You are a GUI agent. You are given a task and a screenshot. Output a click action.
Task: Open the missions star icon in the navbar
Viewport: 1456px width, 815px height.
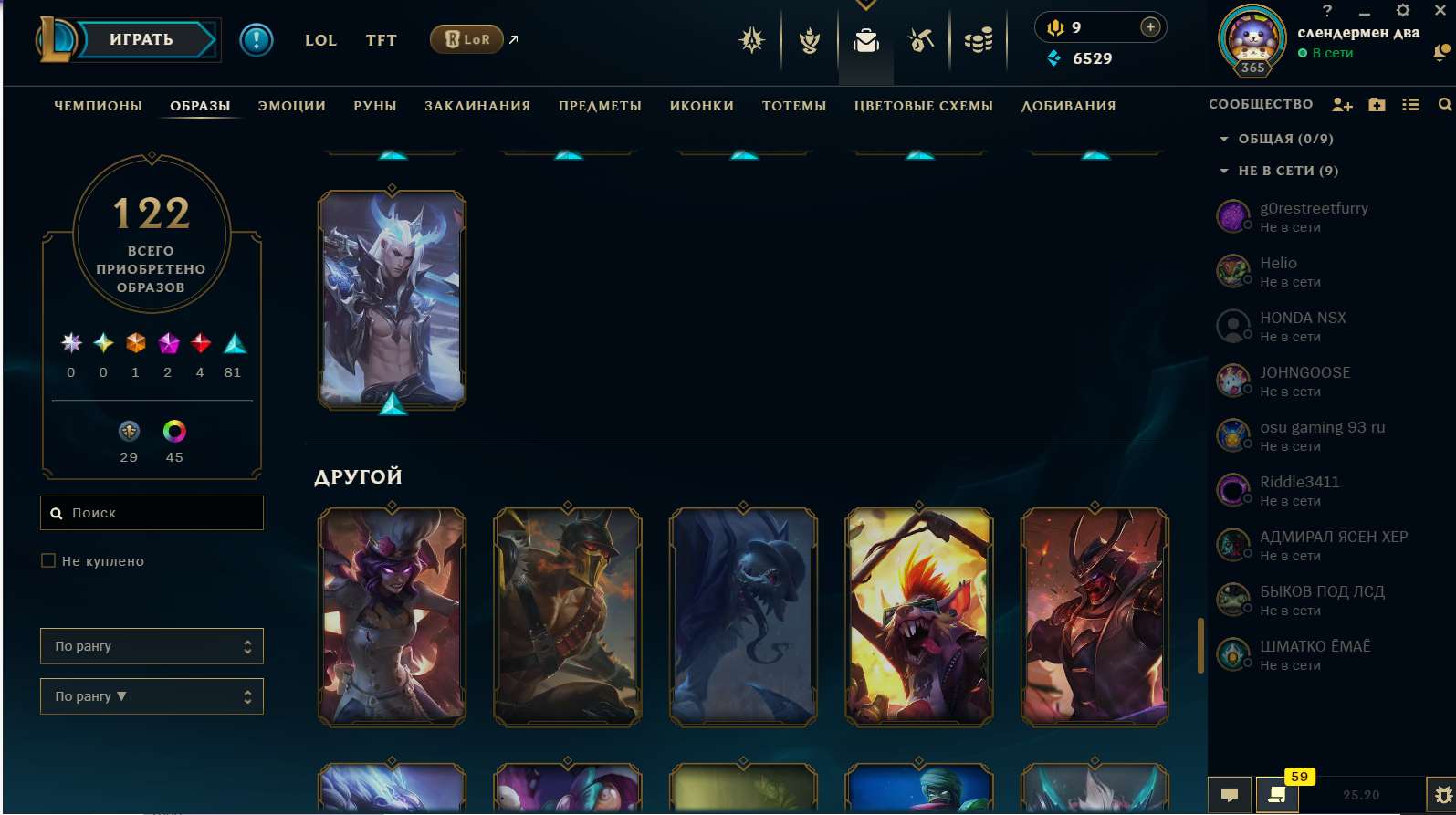(x=751, y=39)
